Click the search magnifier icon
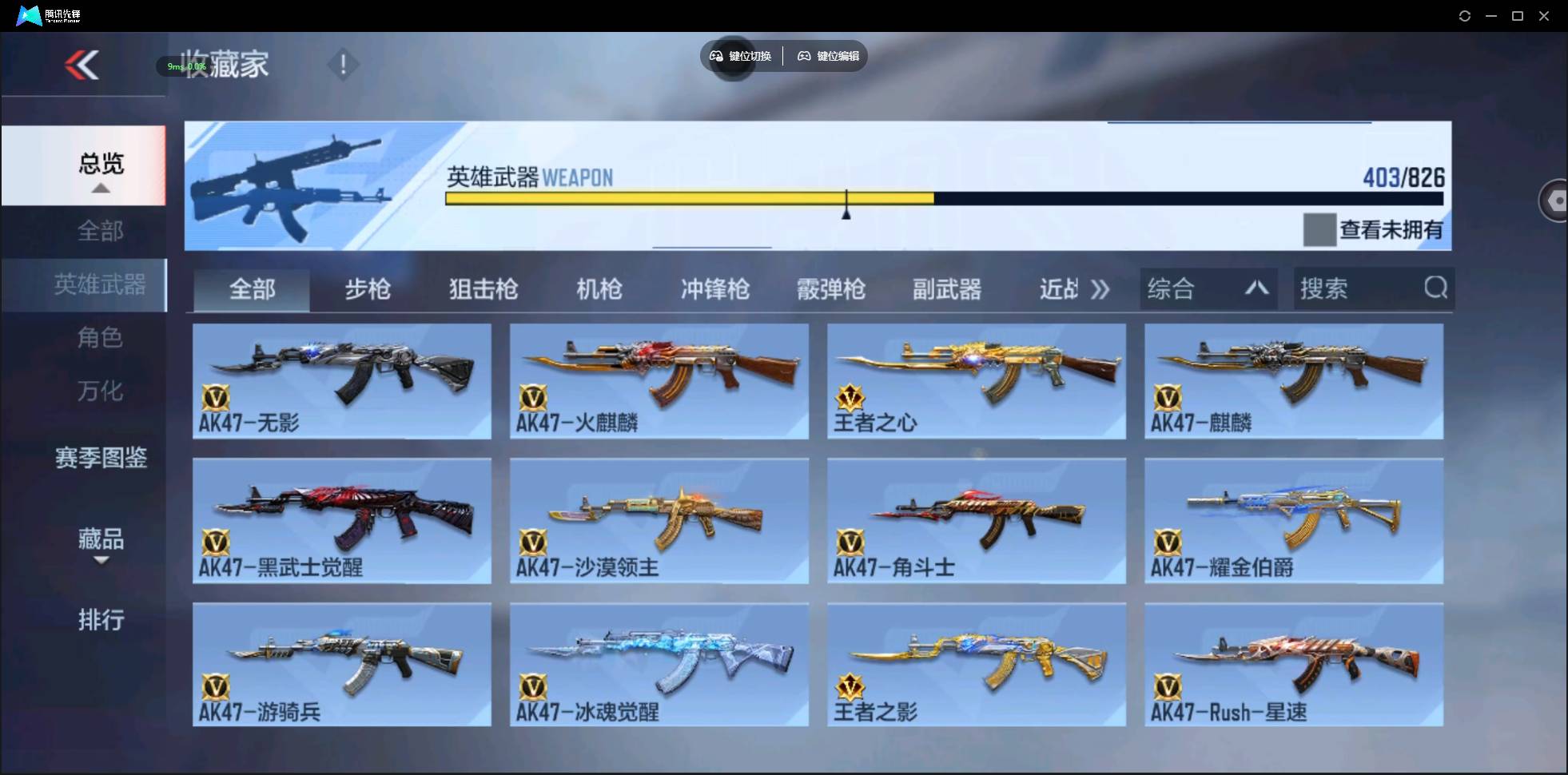Image resolution: width=1568 pixels, height=775 pixels. 1436,288
